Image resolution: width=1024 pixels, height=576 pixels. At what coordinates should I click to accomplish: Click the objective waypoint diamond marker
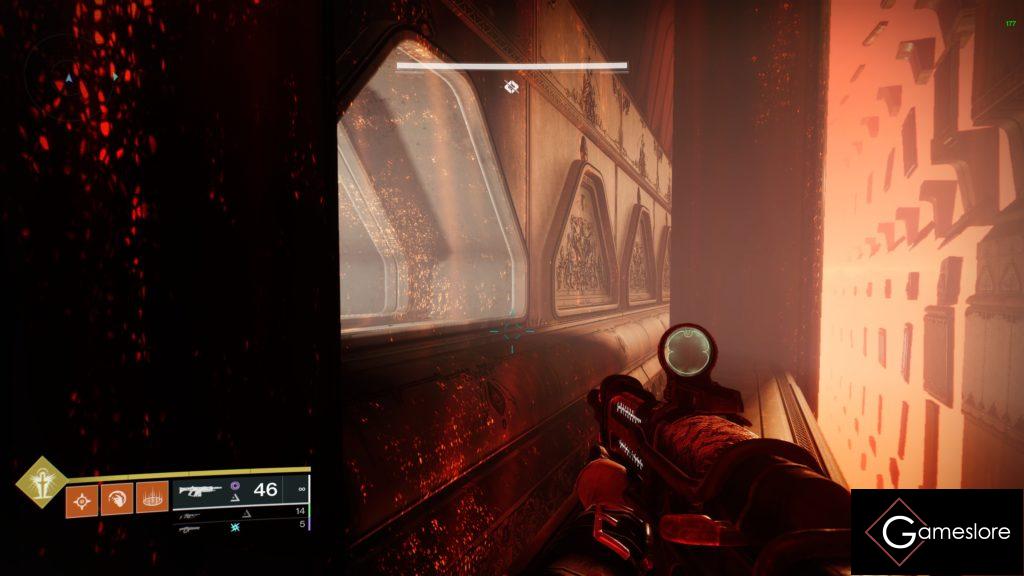point(511,87)
